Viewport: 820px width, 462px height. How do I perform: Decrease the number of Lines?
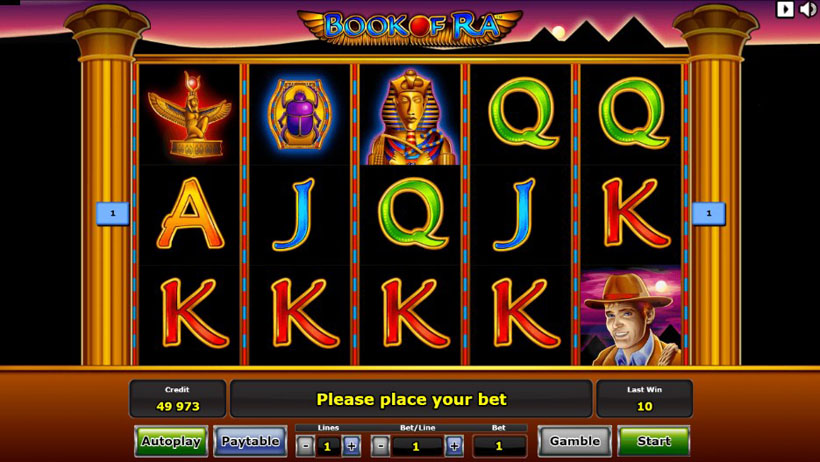pyautogui.click(x=306, y=446)
